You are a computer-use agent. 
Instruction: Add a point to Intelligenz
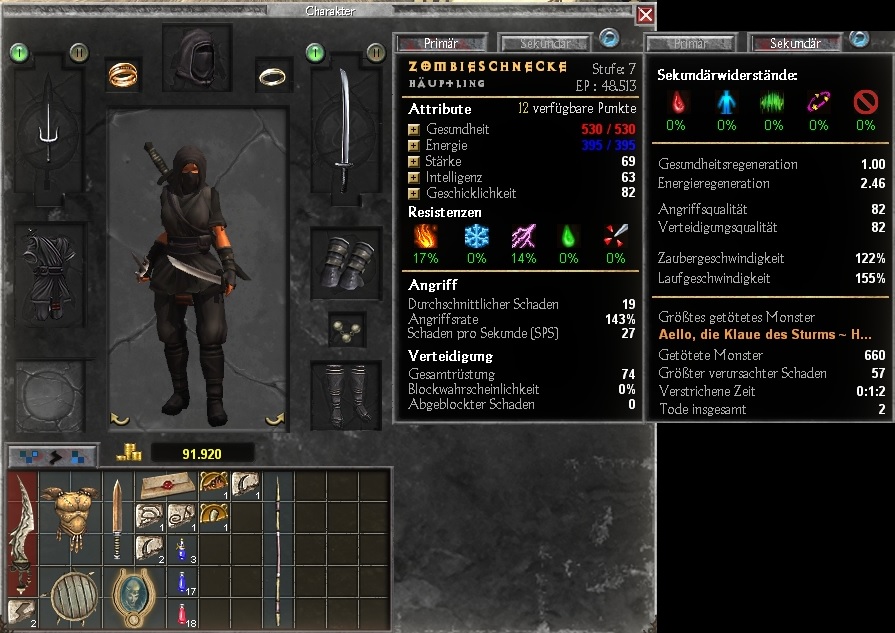click(414, 177)
